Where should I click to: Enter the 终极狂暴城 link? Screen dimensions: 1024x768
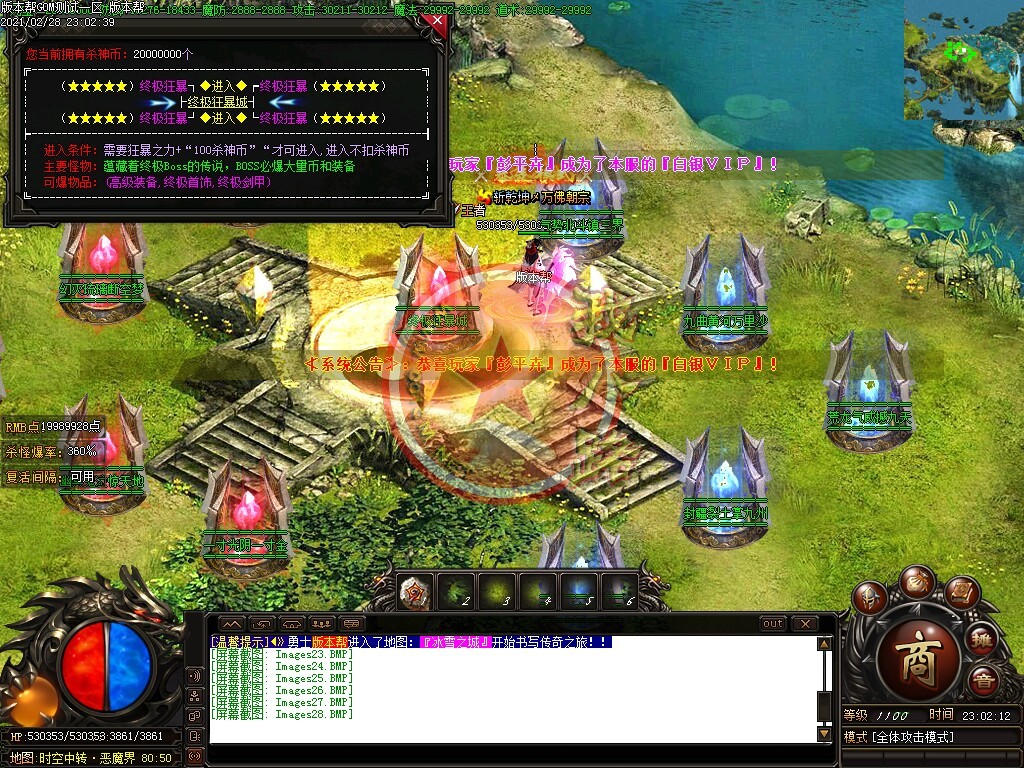click(218, 102)
